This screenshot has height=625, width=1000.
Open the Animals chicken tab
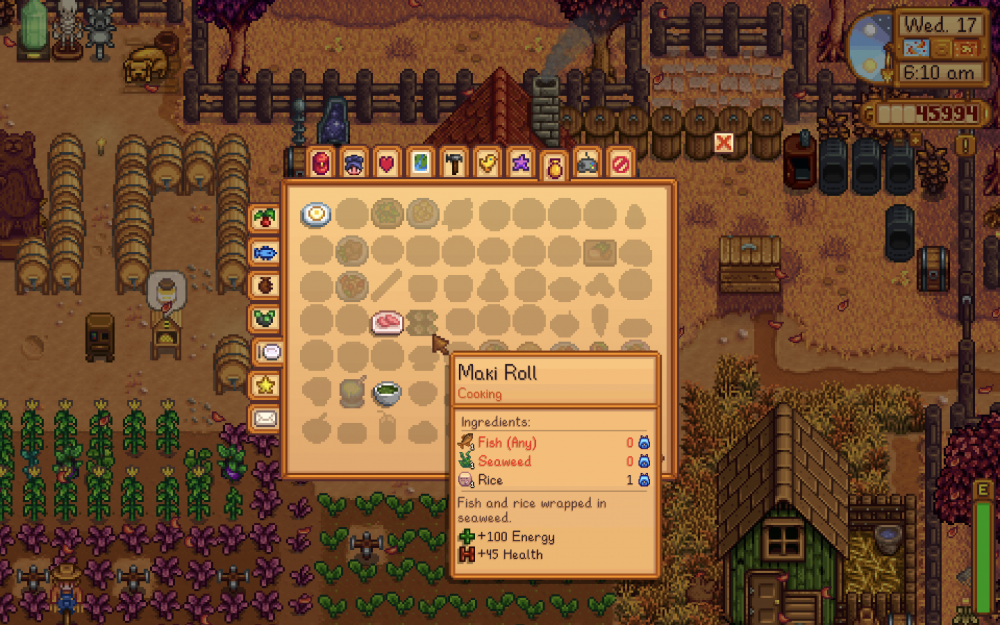click(x=486, y=162)
